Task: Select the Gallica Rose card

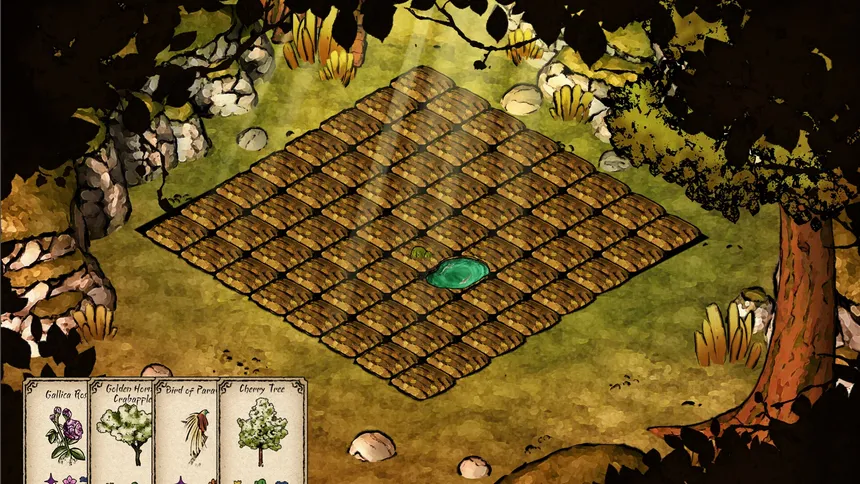Action: click(x=56, y=432)
